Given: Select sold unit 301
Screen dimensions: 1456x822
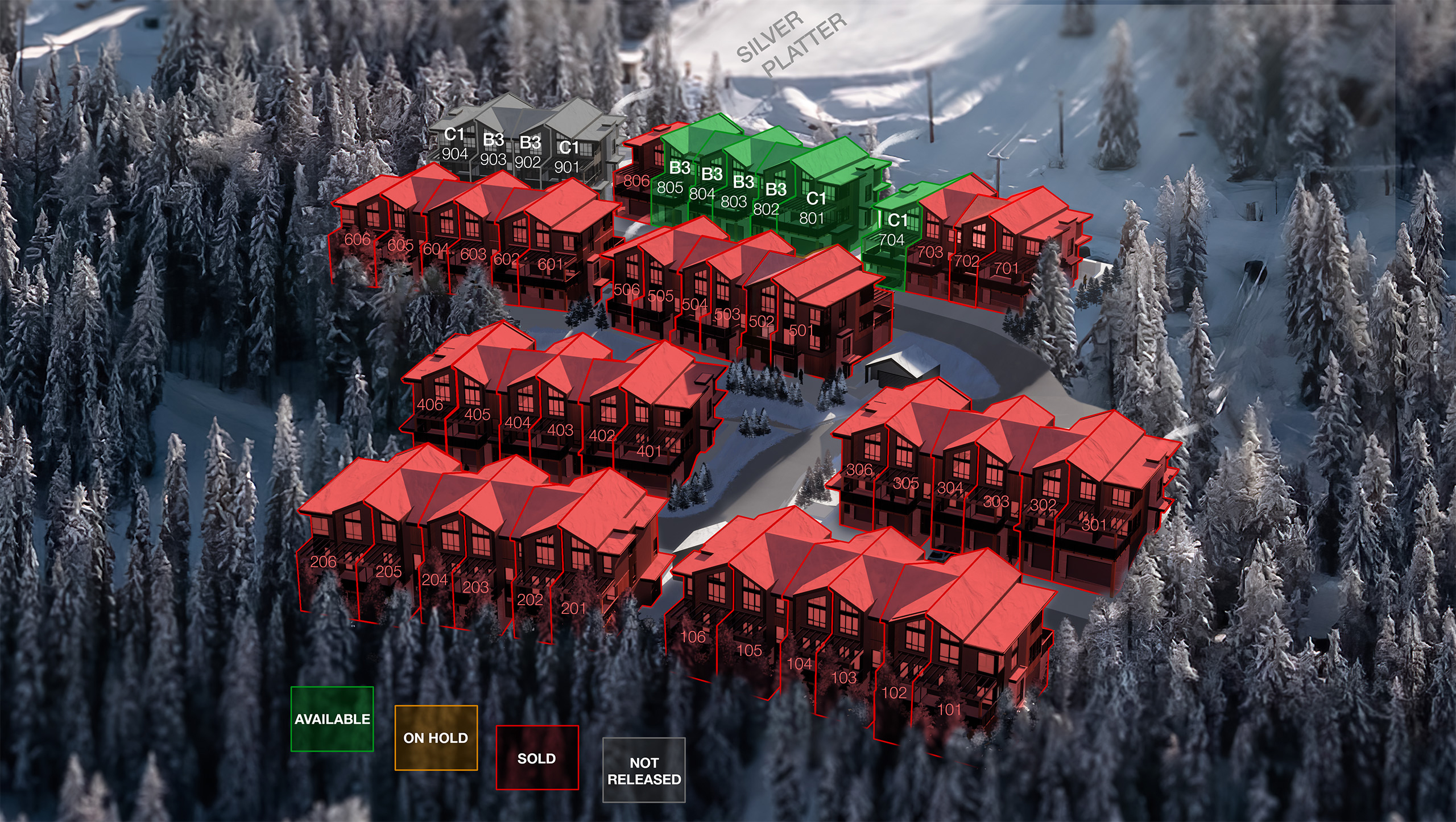Looking at the screenshot, I should [x=1094, y=524].
